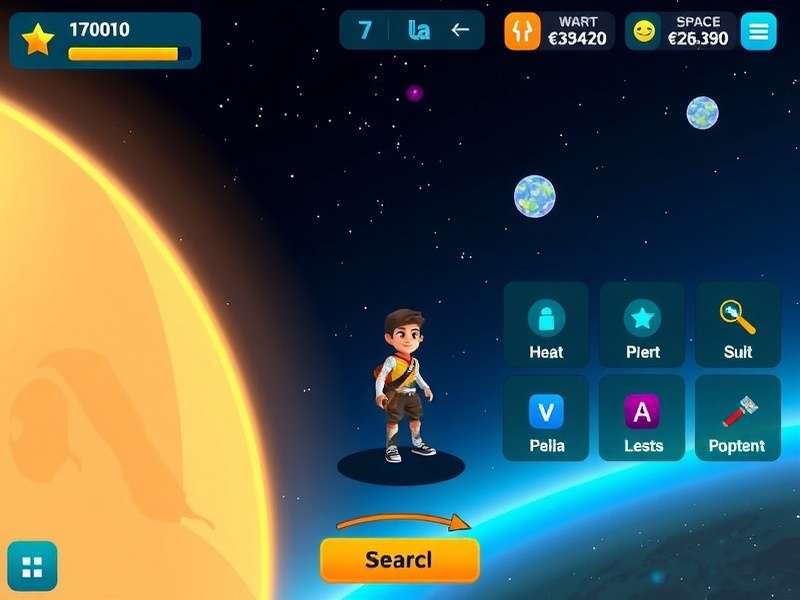Tap the orange Wart currency icon

coord(522,32)
